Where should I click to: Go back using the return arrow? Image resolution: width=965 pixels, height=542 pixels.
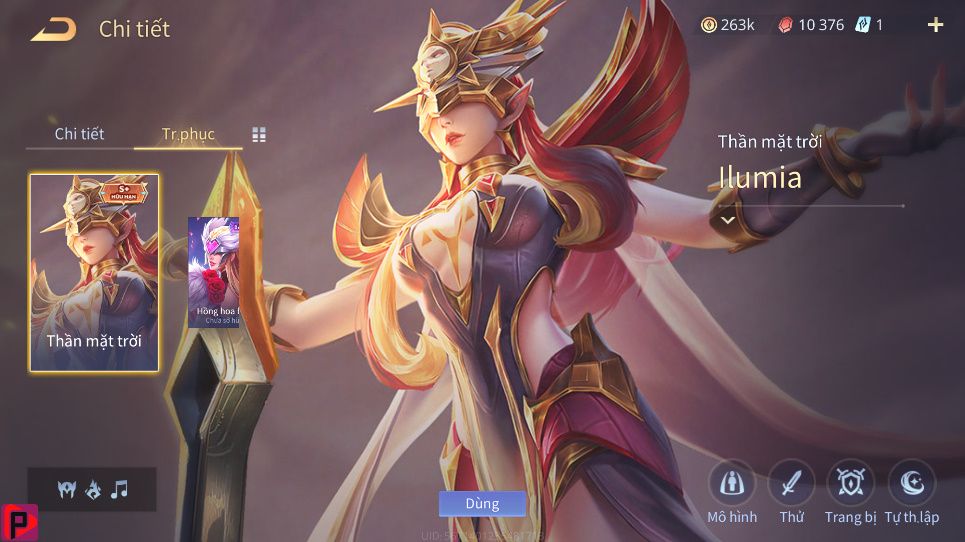point(53,29)
